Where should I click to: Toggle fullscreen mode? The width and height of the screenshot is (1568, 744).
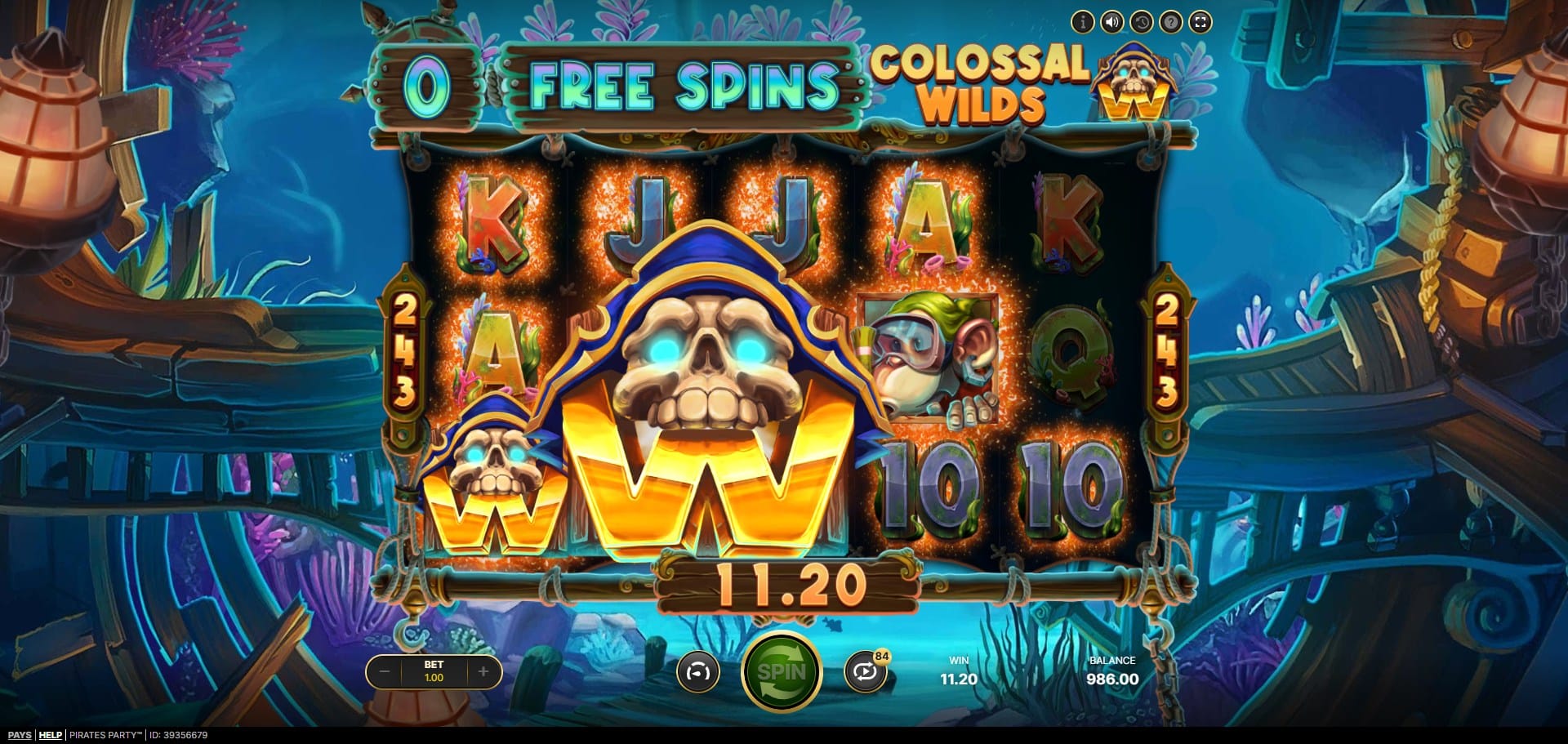coord(1200,22)
